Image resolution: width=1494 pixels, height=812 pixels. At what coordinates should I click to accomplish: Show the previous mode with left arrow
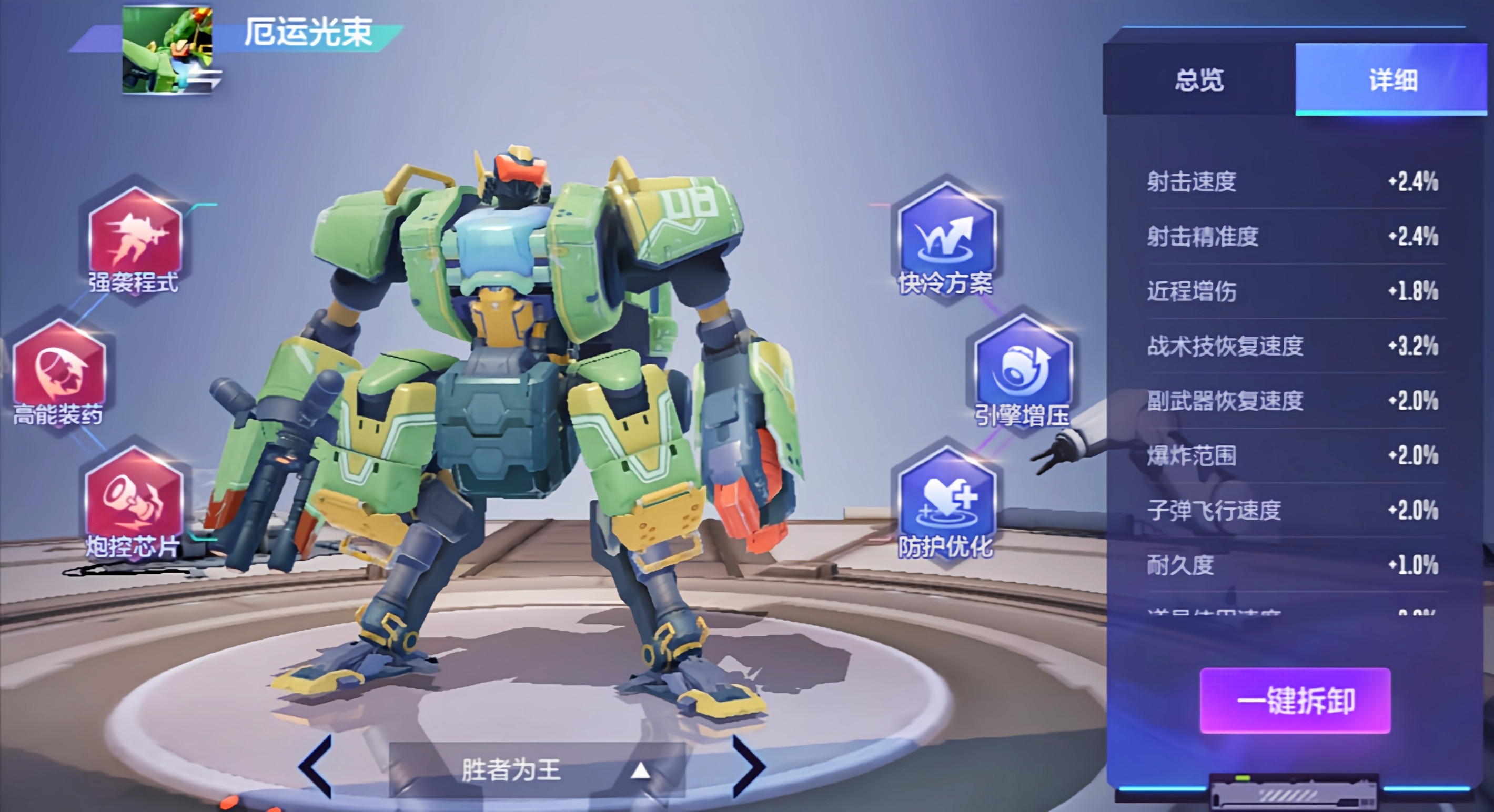tap(316, 766)
